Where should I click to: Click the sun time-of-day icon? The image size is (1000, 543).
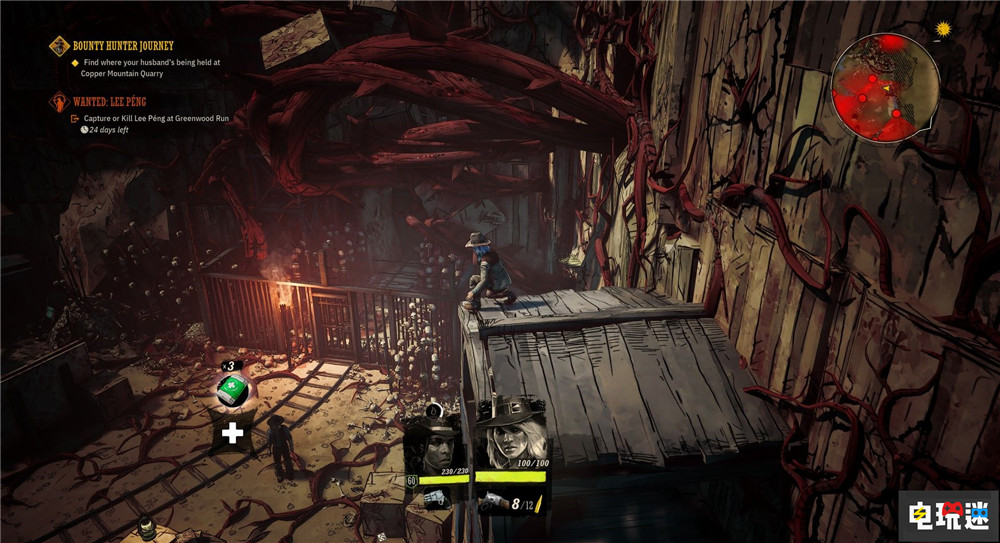coord(941,30)
